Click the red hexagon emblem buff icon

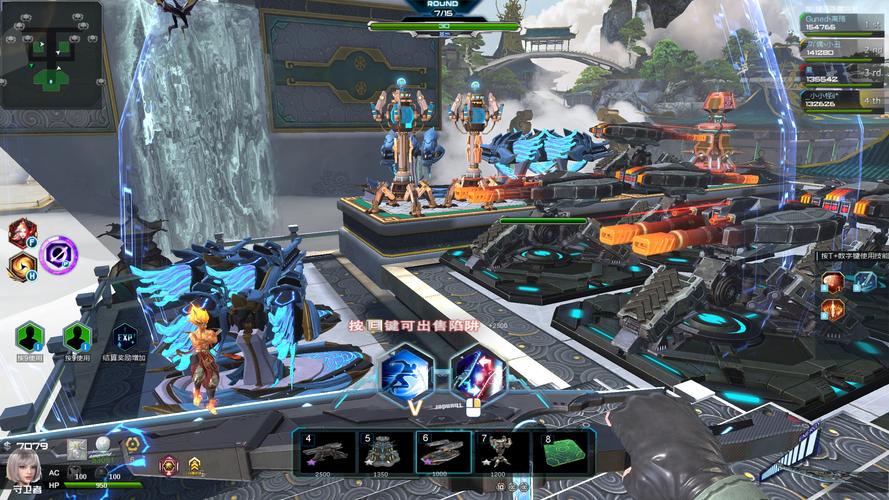coord(168,465)
